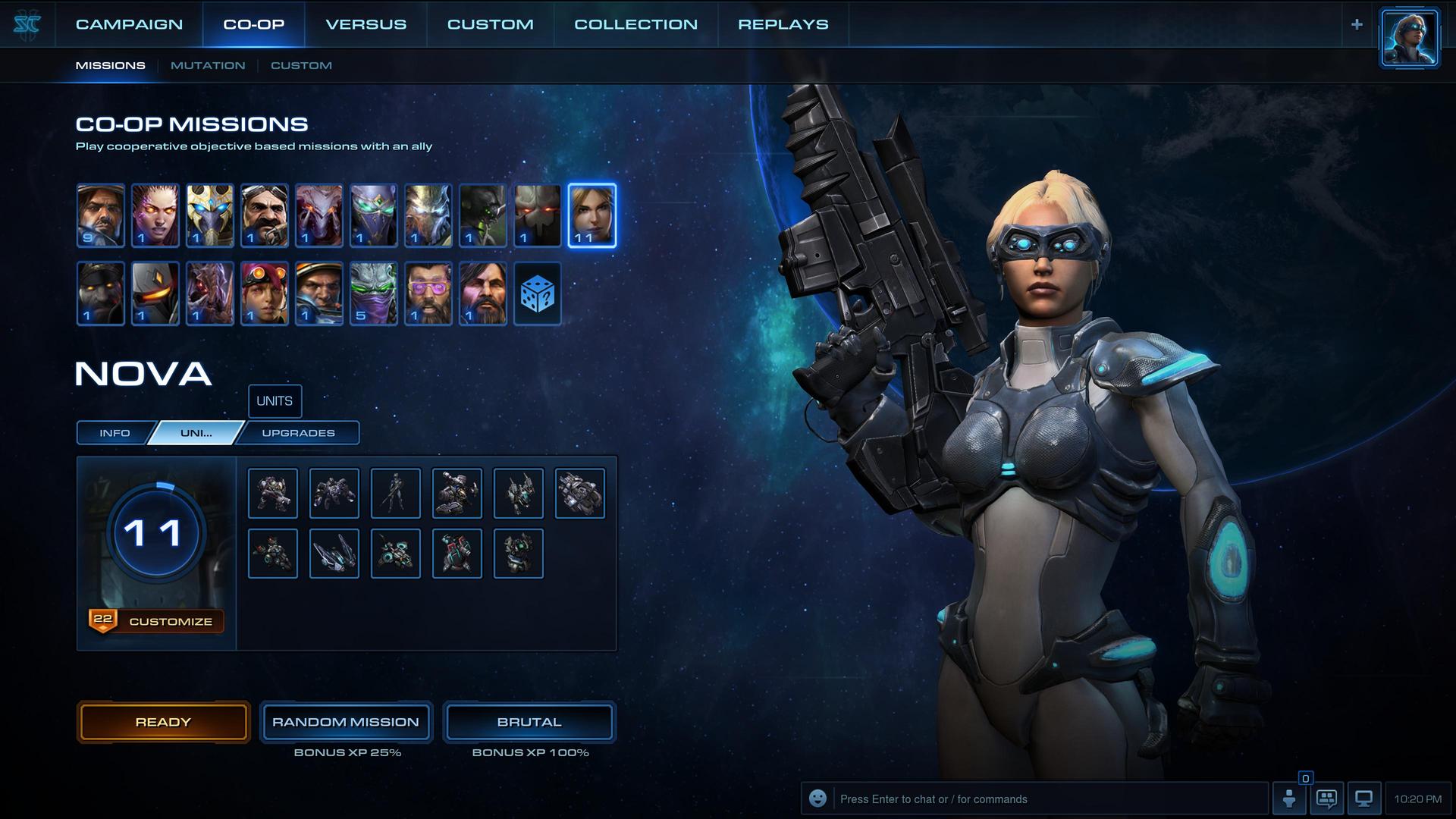Open the player profile portrait

(1409, 38)
